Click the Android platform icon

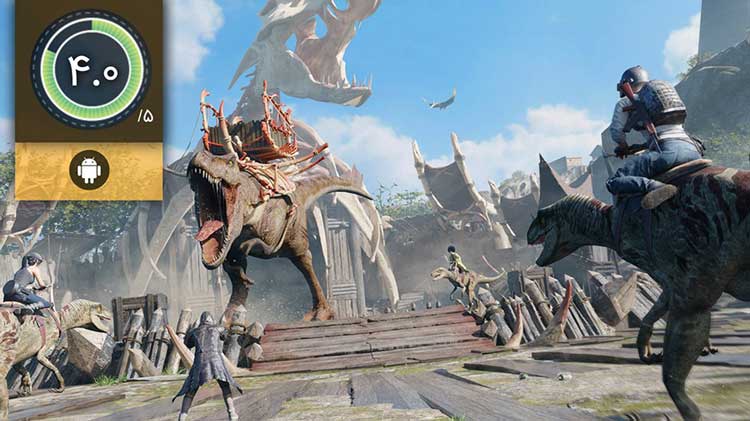click(89, 171)
